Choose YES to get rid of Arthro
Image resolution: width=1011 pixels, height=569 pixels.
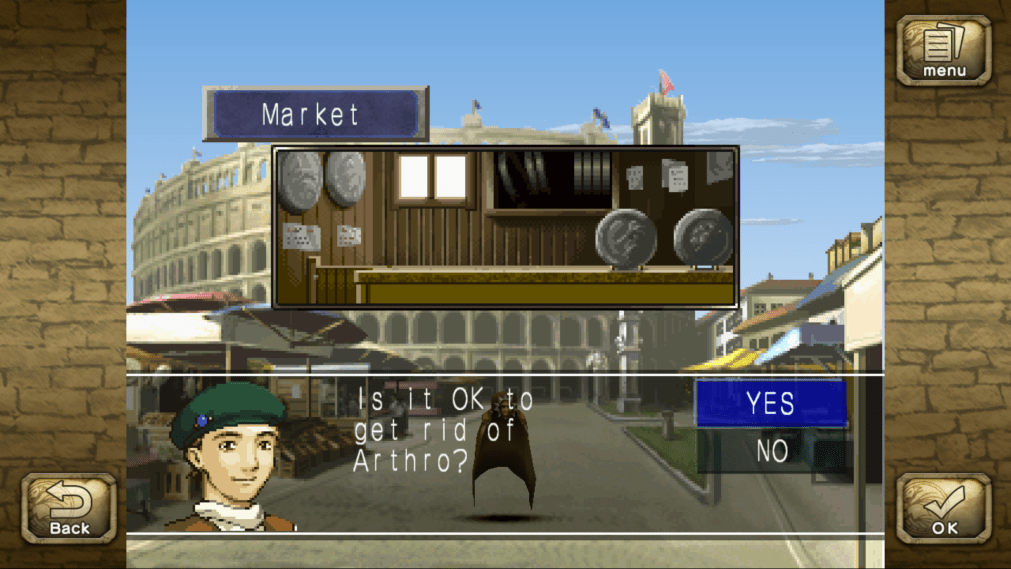[x=771, y=403]
